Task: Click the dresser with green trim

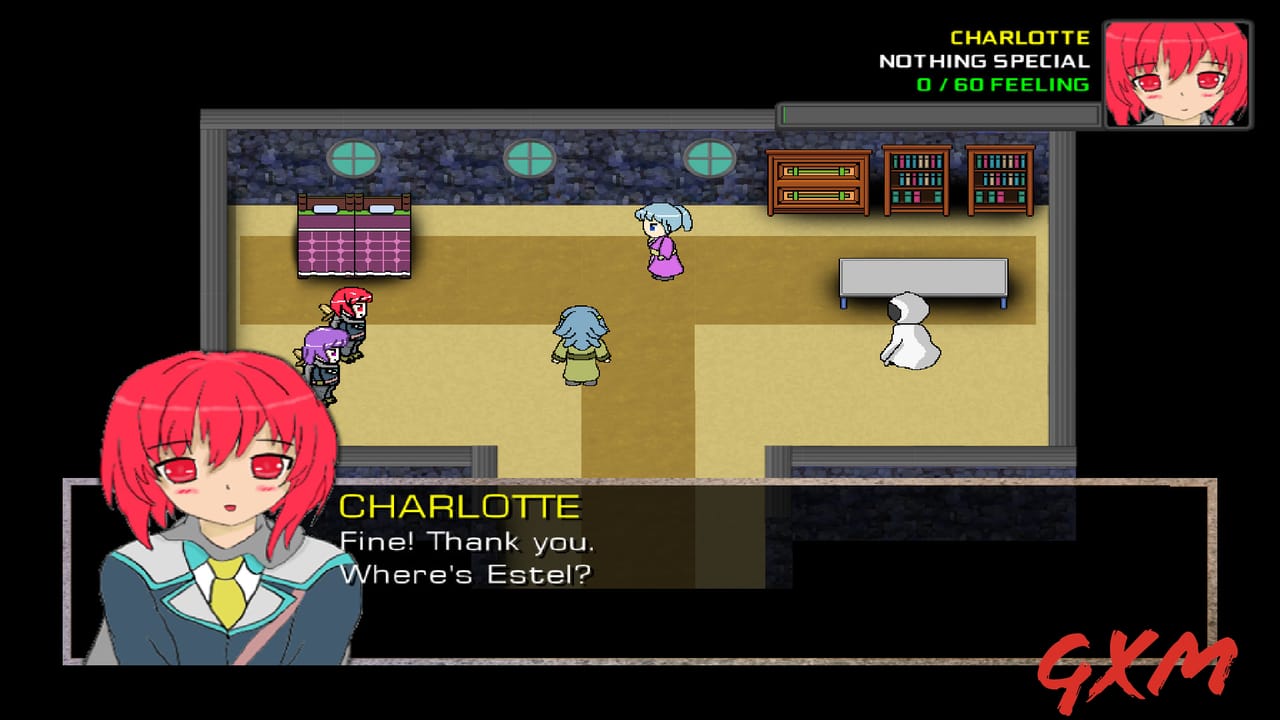Action: click(817, 183)
